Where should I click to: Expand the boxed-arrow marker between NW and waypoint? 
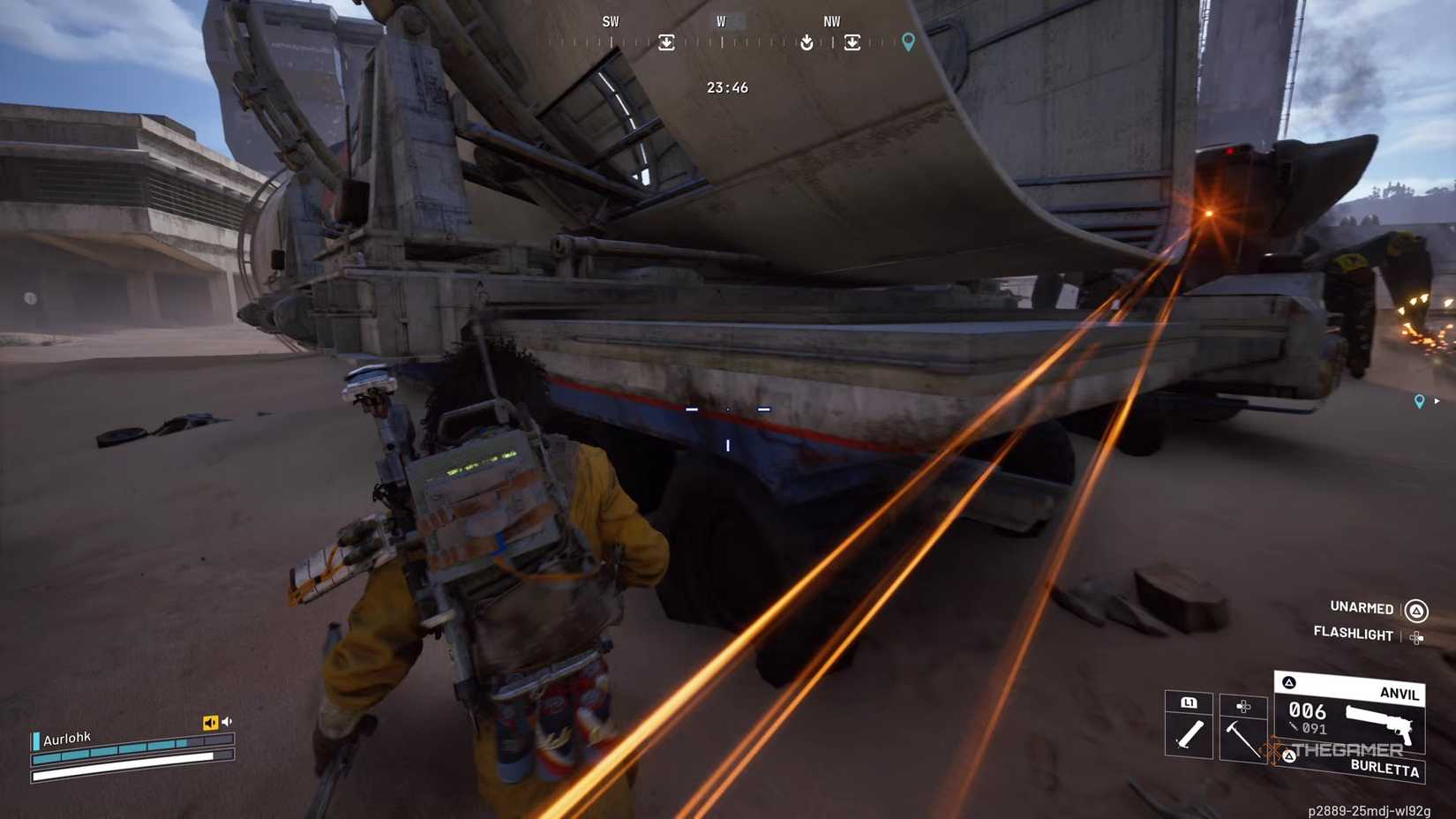(852, 42)
